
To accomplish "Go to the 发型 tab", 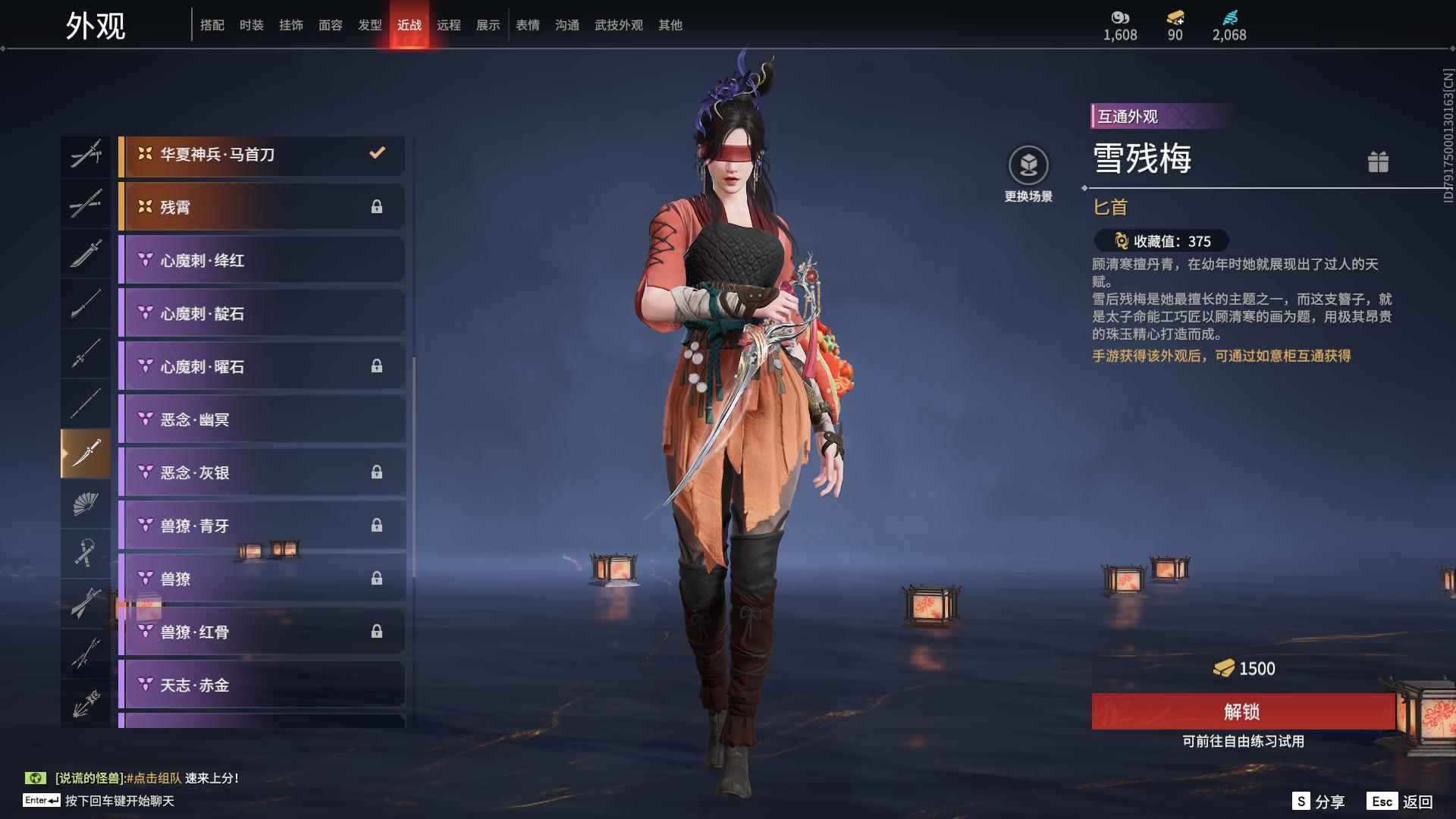I will (369, 25).
